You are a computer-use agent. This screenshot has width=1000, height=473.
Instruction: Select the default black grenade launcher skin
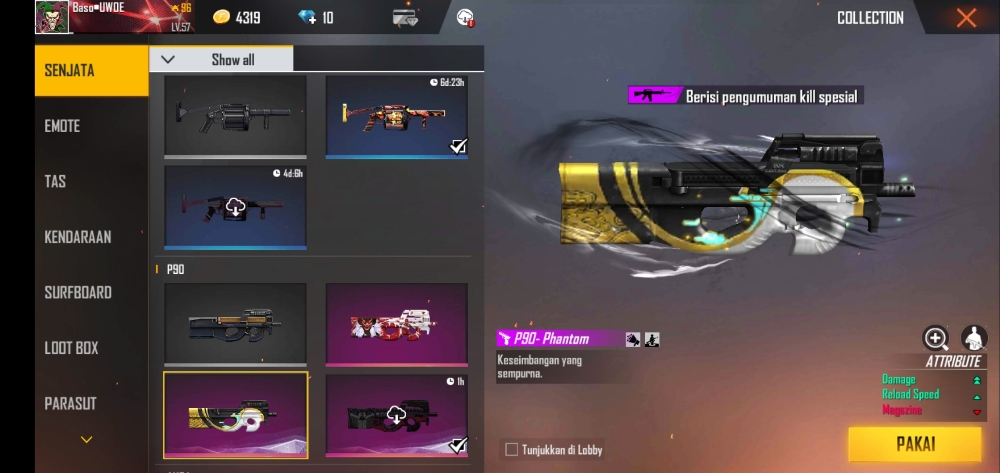click(x=235, y=116)
